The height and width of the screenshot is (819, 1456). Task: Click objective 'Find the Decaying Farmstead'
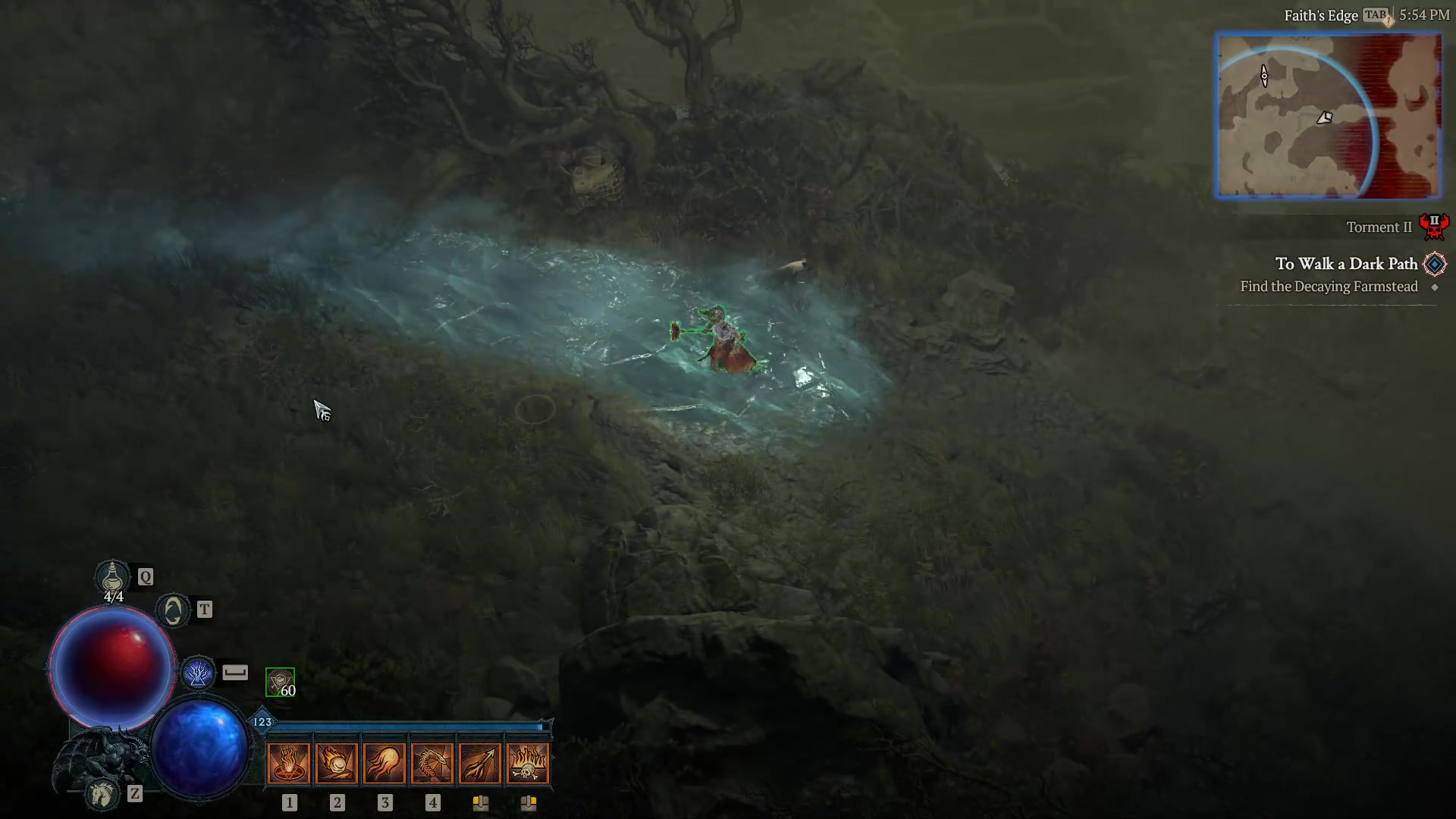pyautogui.click(x=1329, y=287)
